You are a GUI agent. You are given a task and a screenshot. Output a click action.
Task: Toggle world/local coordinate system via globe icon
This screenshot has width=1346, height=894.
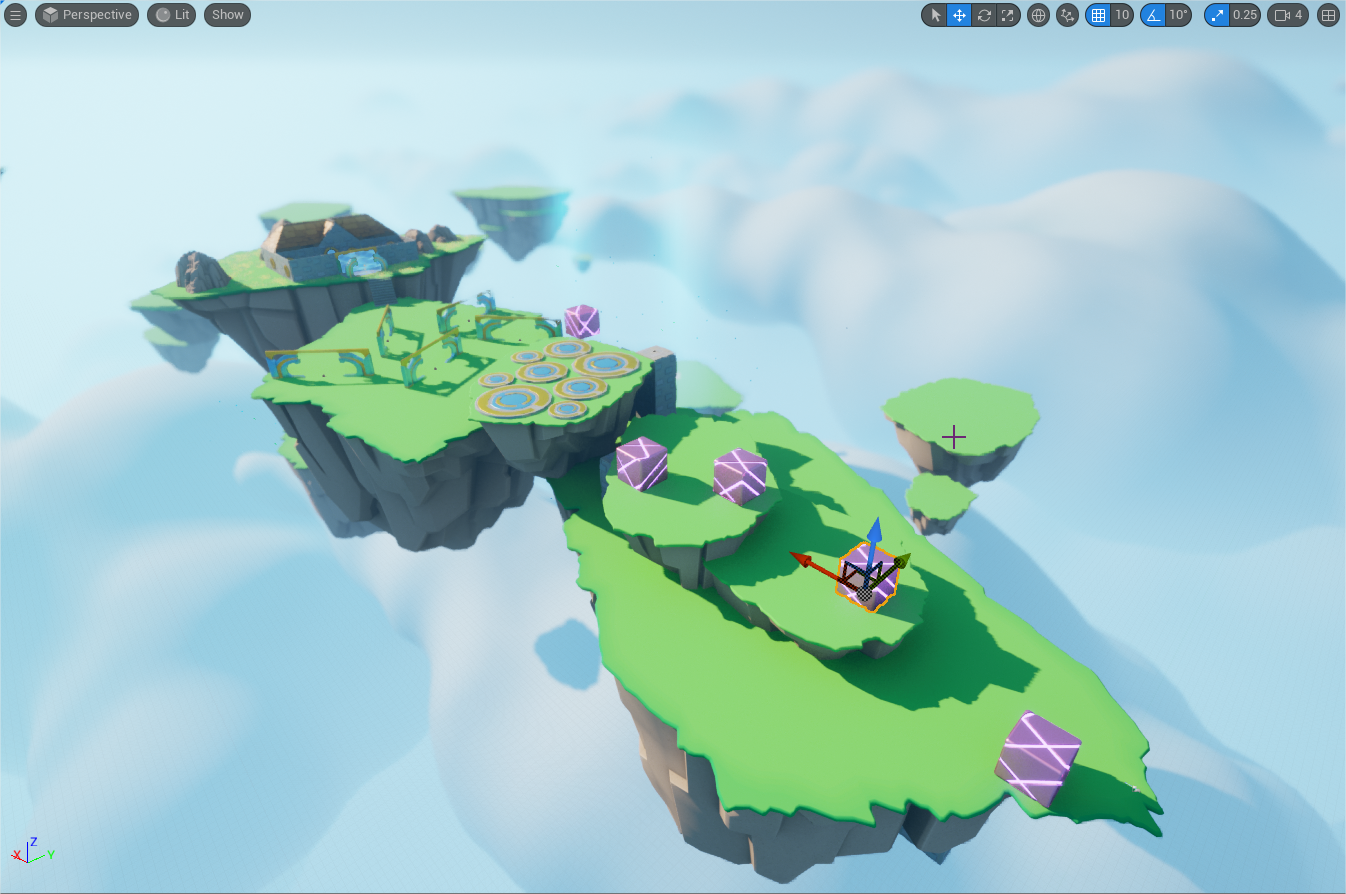pos(1037,15)
